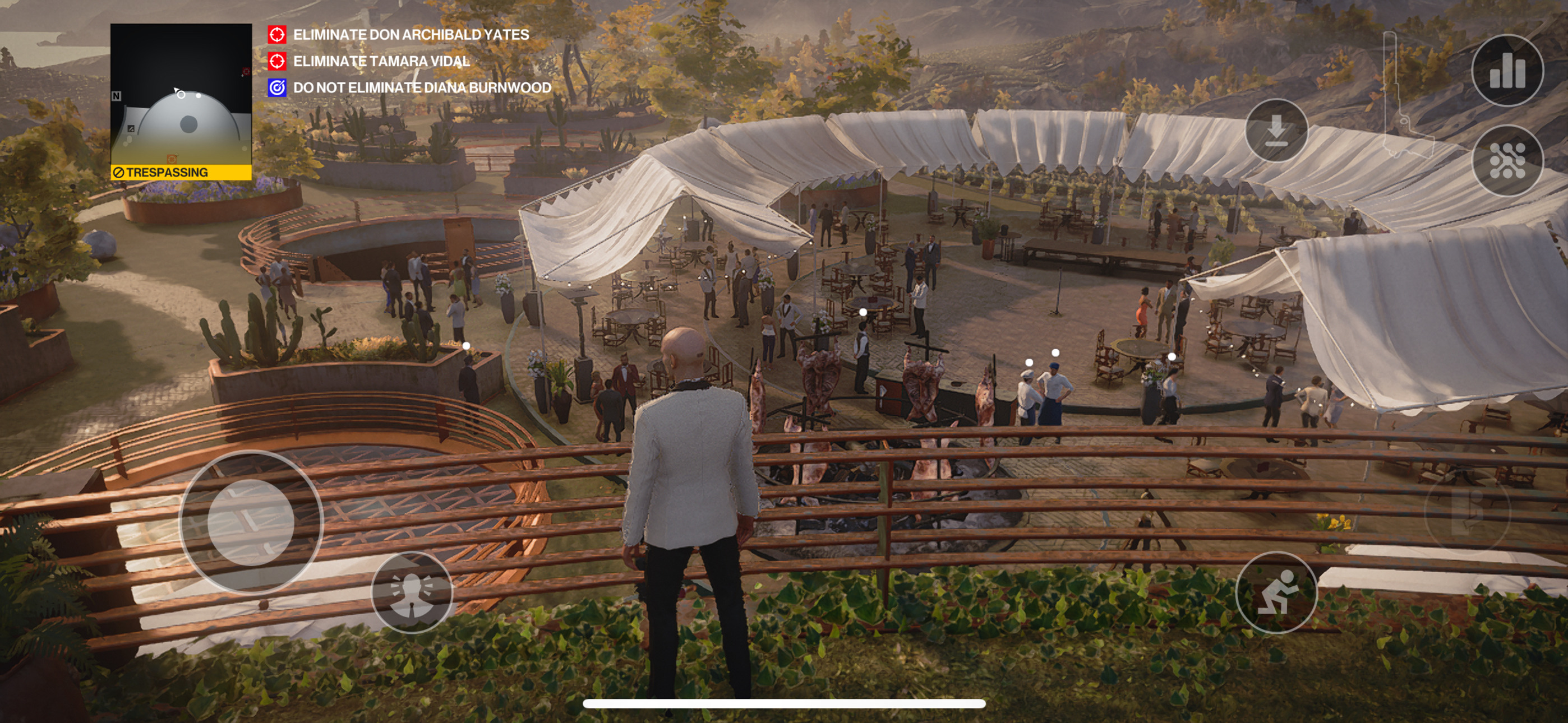
Task: Tap the virtual movement joystick
Action: coord(251,522)
